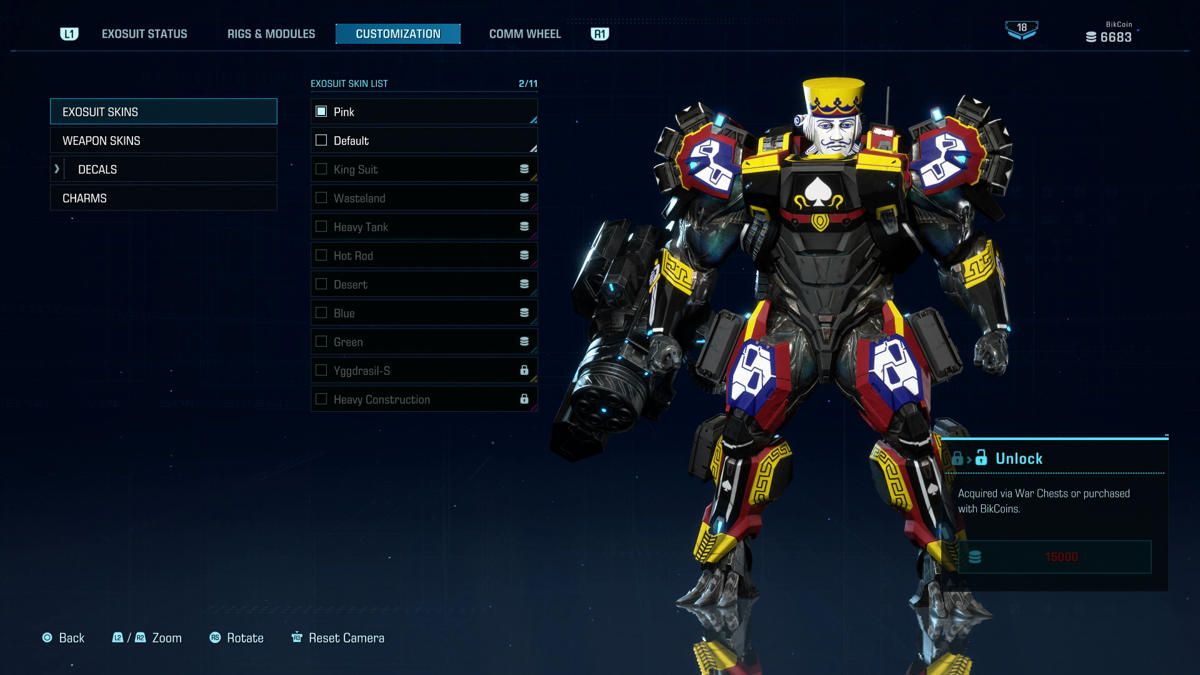
Task: Equip the Pink exosuit skin
Action: (x=424, y=112)
